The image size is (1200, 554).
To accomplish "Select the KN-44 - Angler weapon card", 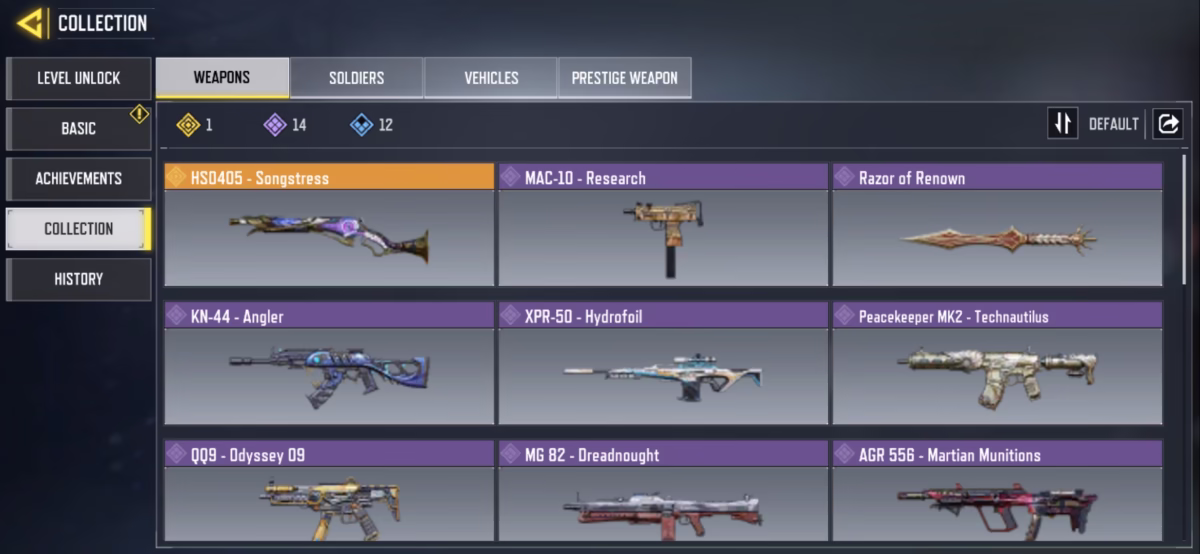I will (x=329, y=364).
